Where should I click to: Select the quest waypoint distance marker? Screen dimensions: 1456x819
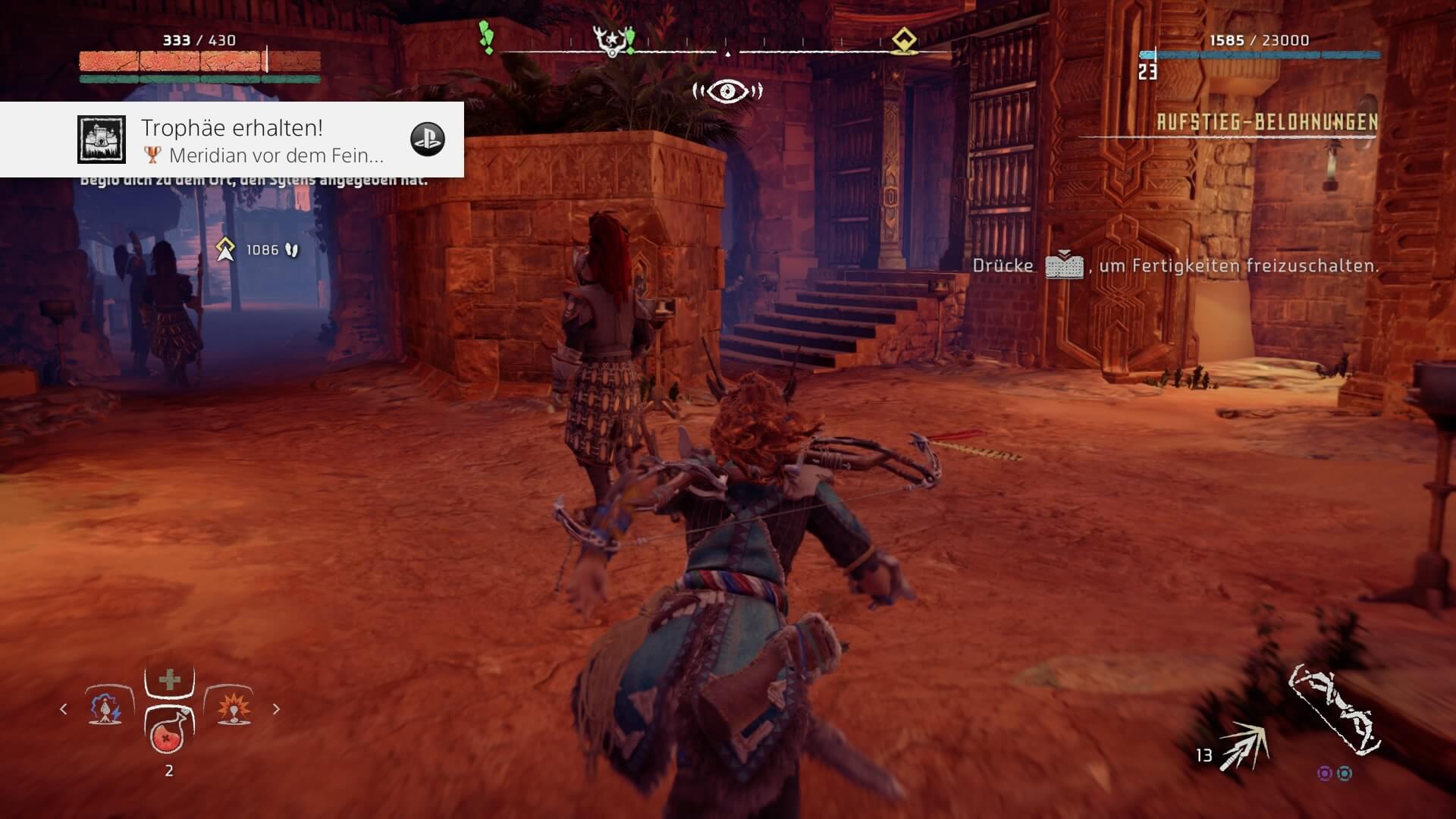click(x=225, y=249)
